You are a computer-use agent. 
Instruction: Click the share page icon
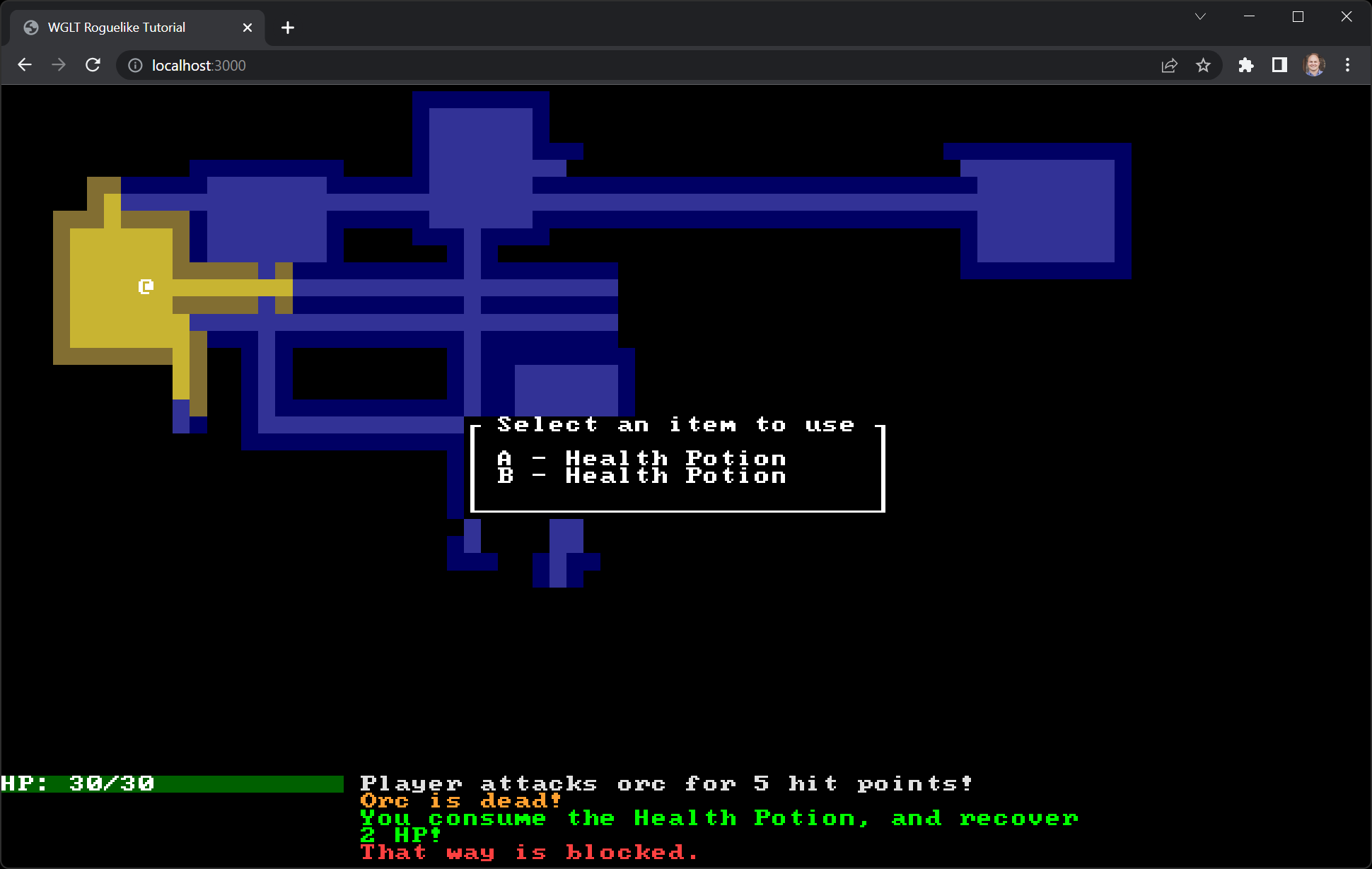[x=1169, y=65]
